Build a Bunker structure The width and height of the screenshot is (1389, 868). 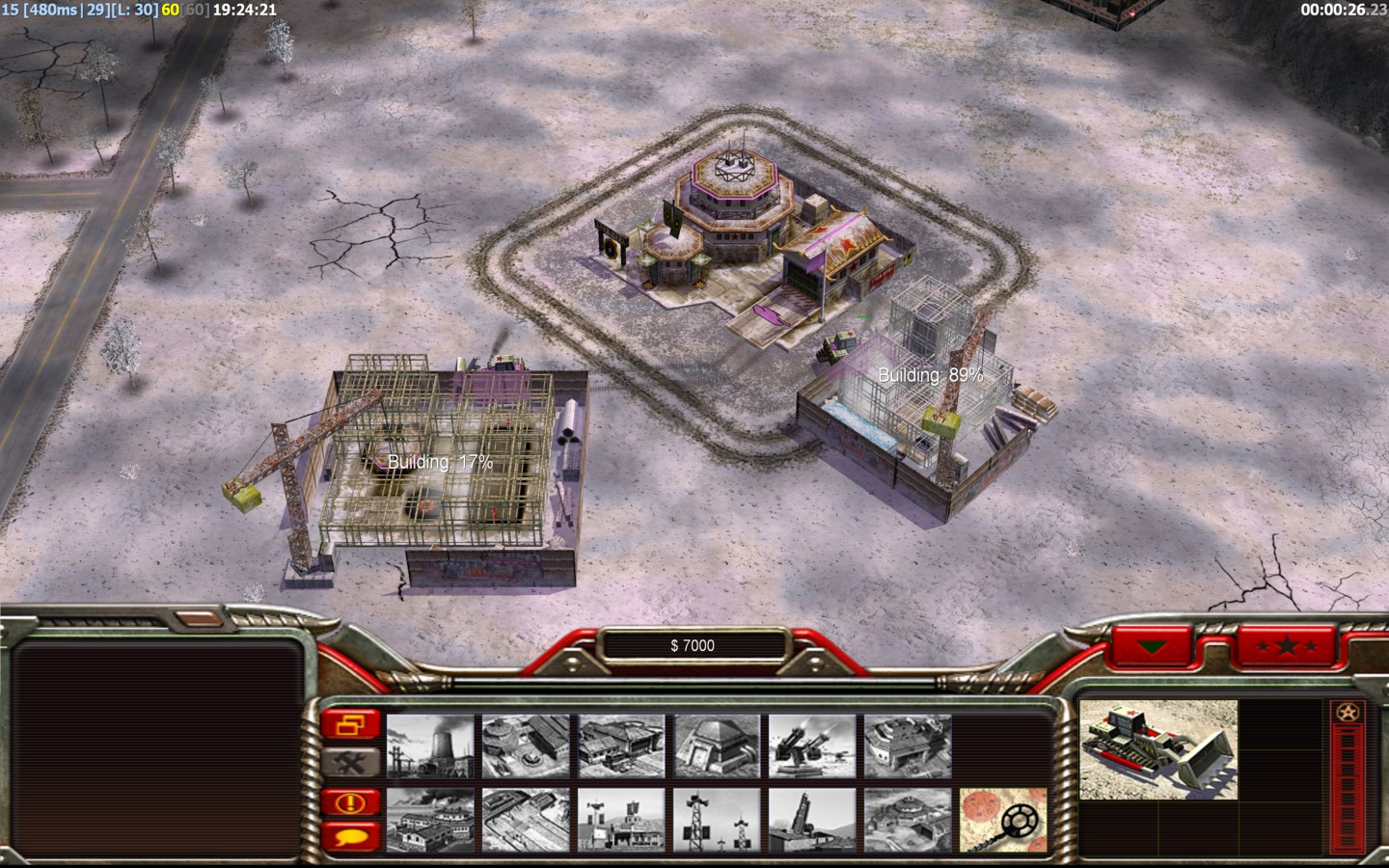716,746
